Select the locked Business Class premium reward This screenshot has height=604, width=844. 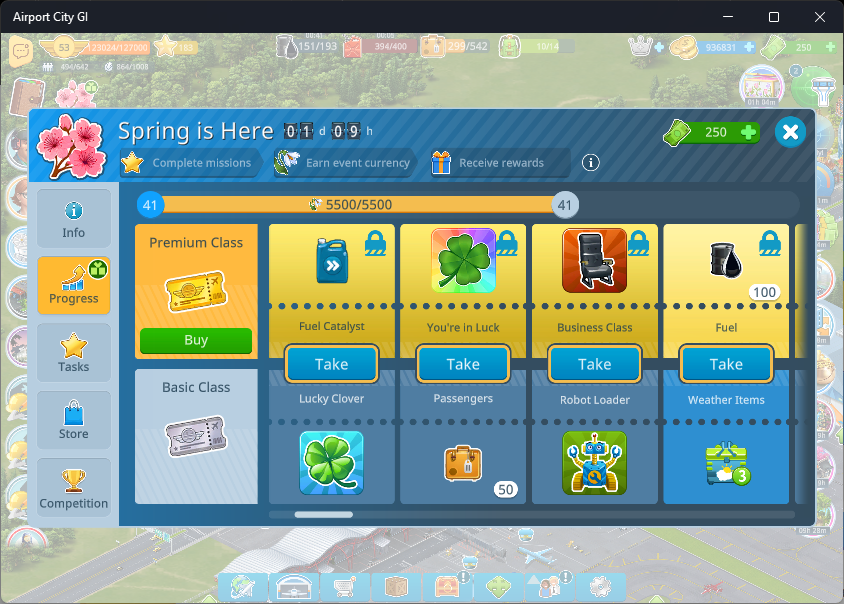pos(595,260)
